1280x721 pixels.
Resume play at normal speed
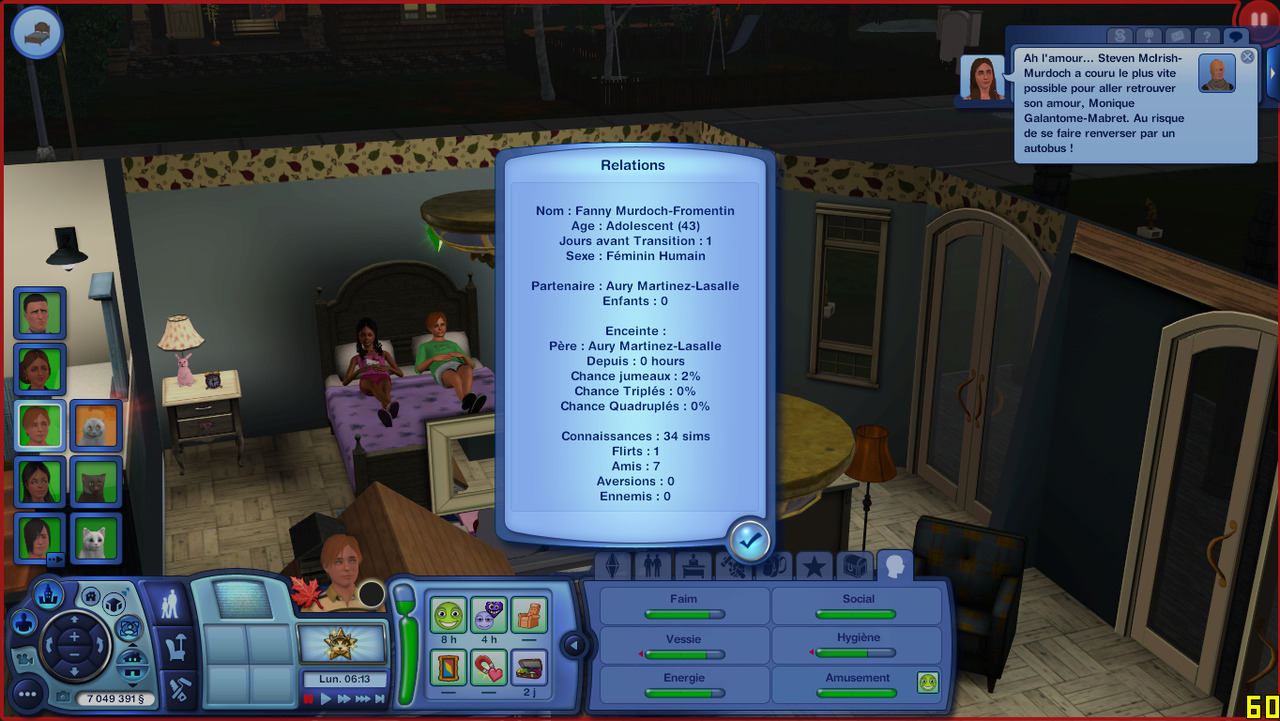tap(326, 699)
